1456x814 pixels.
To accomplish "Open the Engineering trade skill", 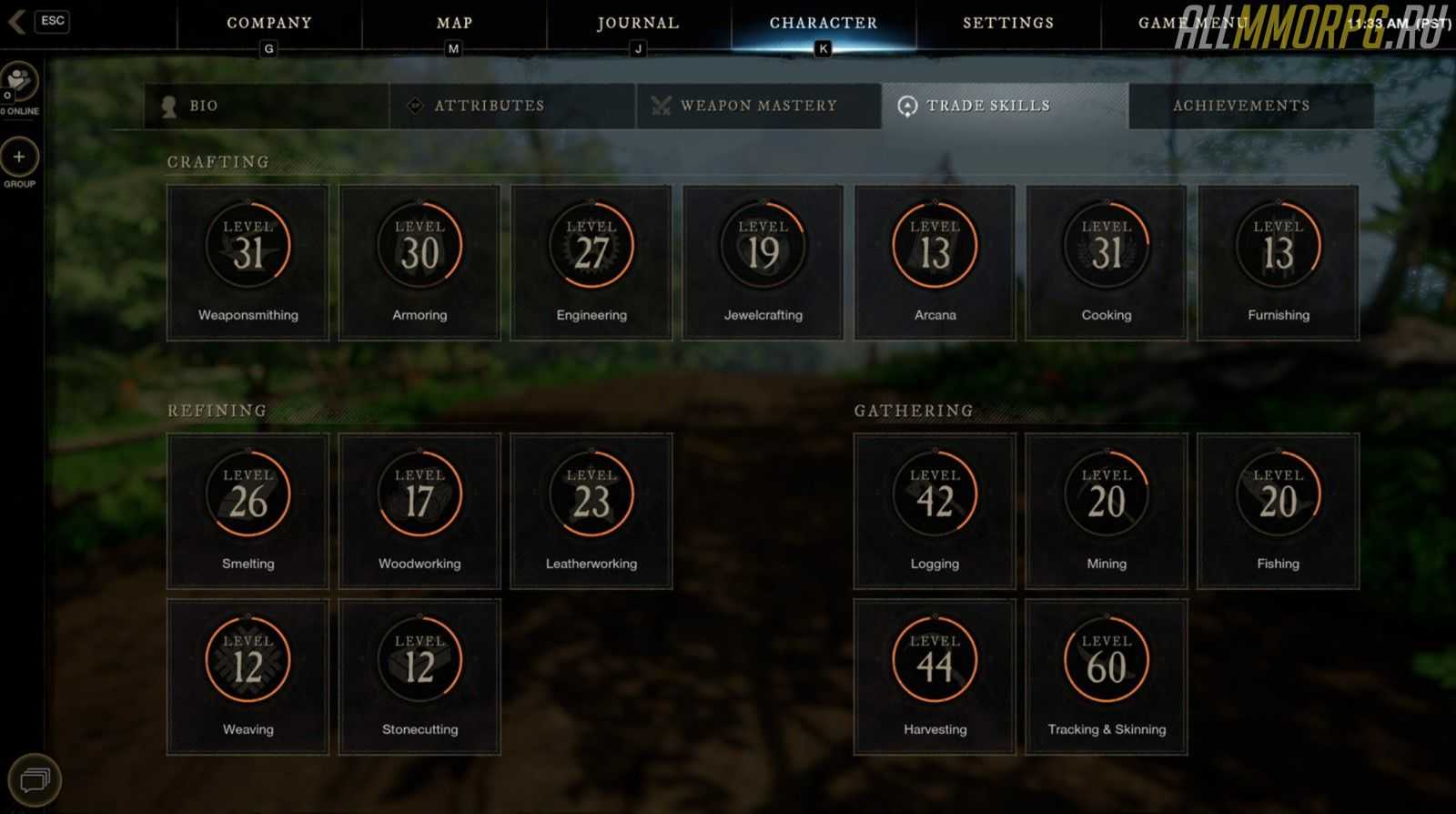I will click(591, 263).
